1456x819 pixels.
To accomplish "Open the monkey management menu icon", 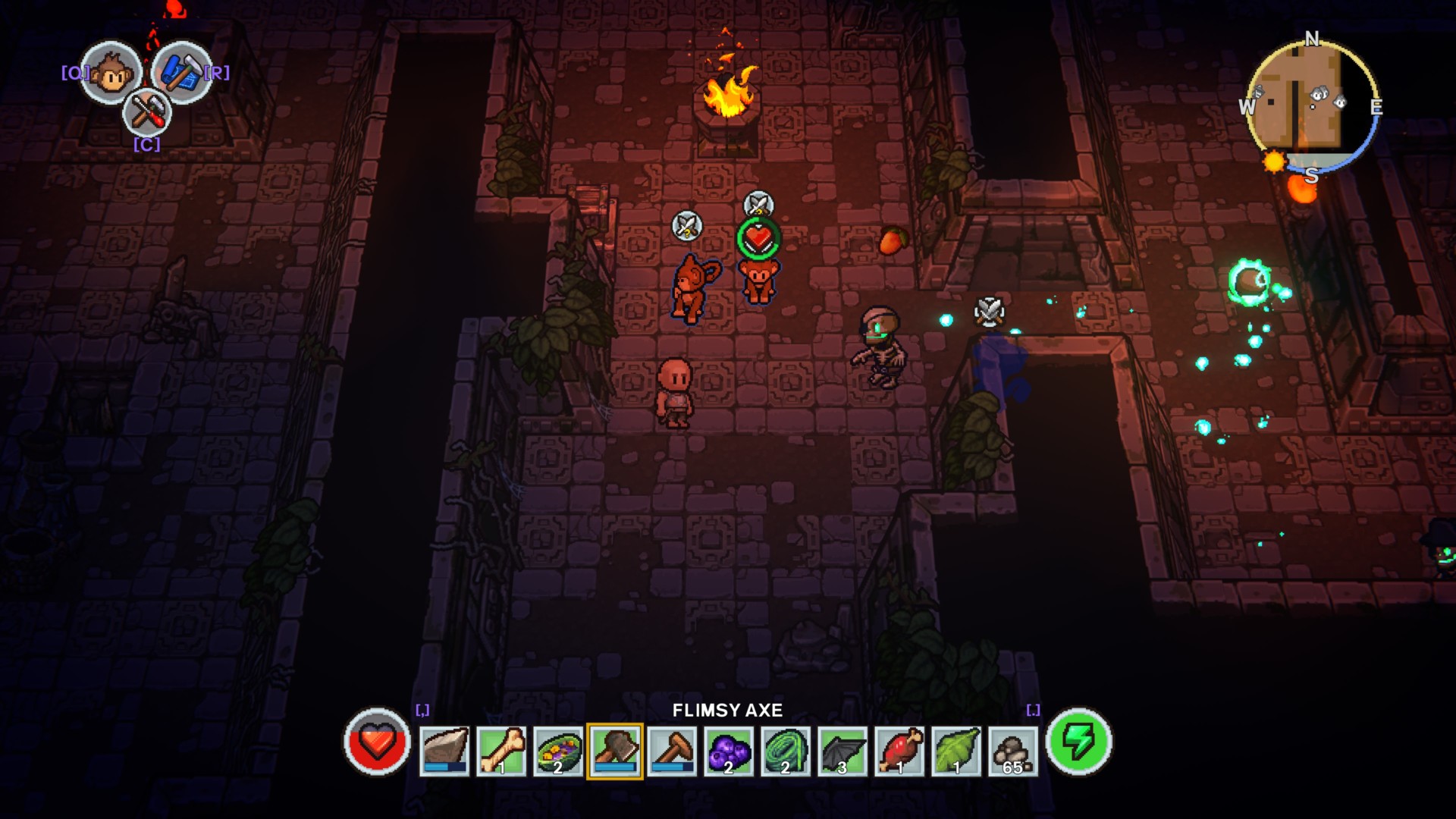I will click(110, 73).
